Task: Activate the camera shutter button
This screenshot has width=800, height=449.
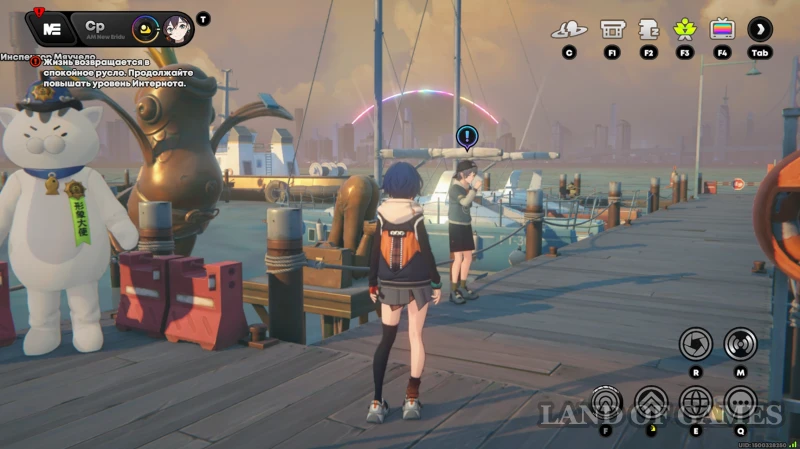Action: (695, 344)
